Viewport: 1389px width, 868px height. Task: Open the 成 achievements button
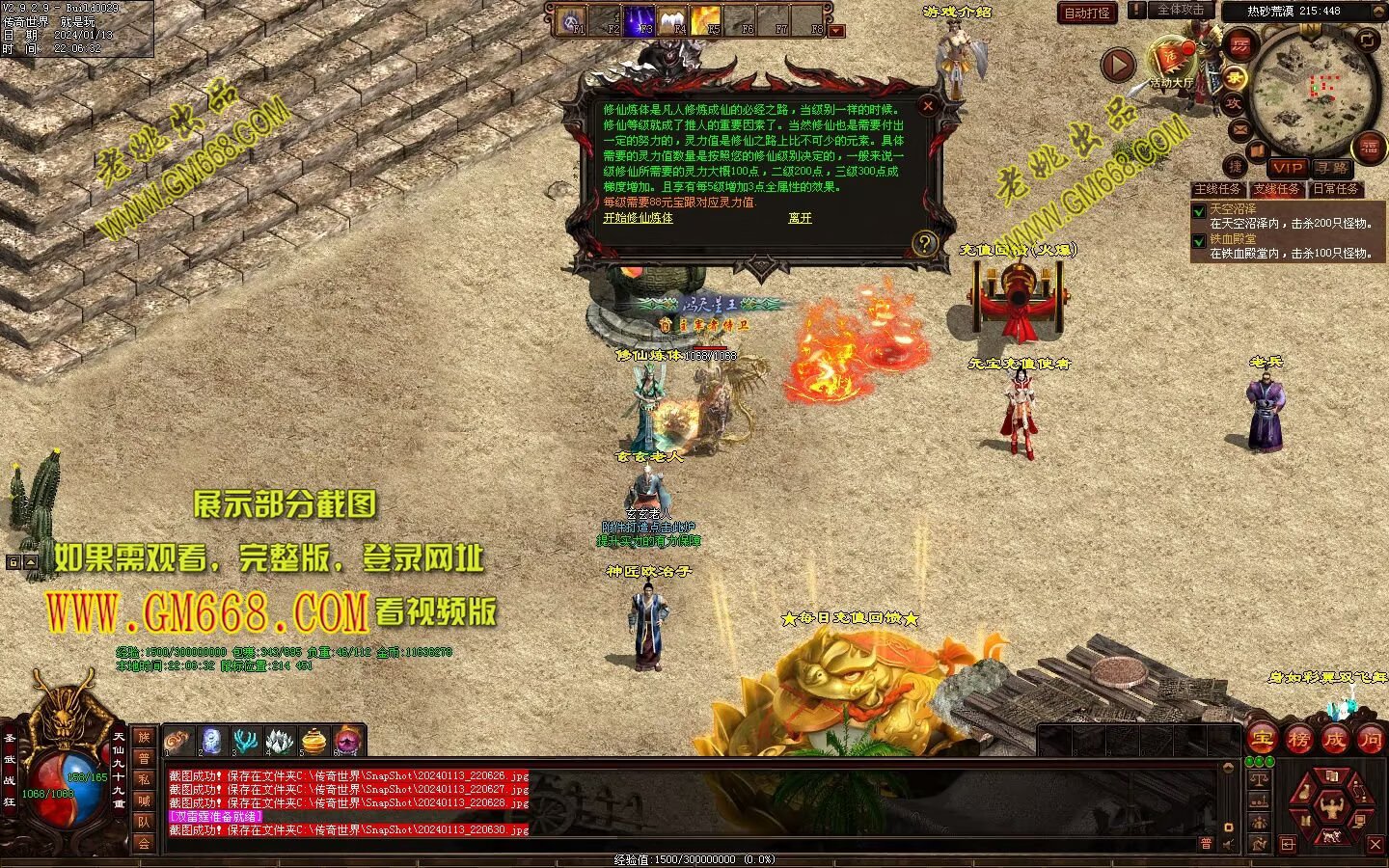coord(1334,740)
